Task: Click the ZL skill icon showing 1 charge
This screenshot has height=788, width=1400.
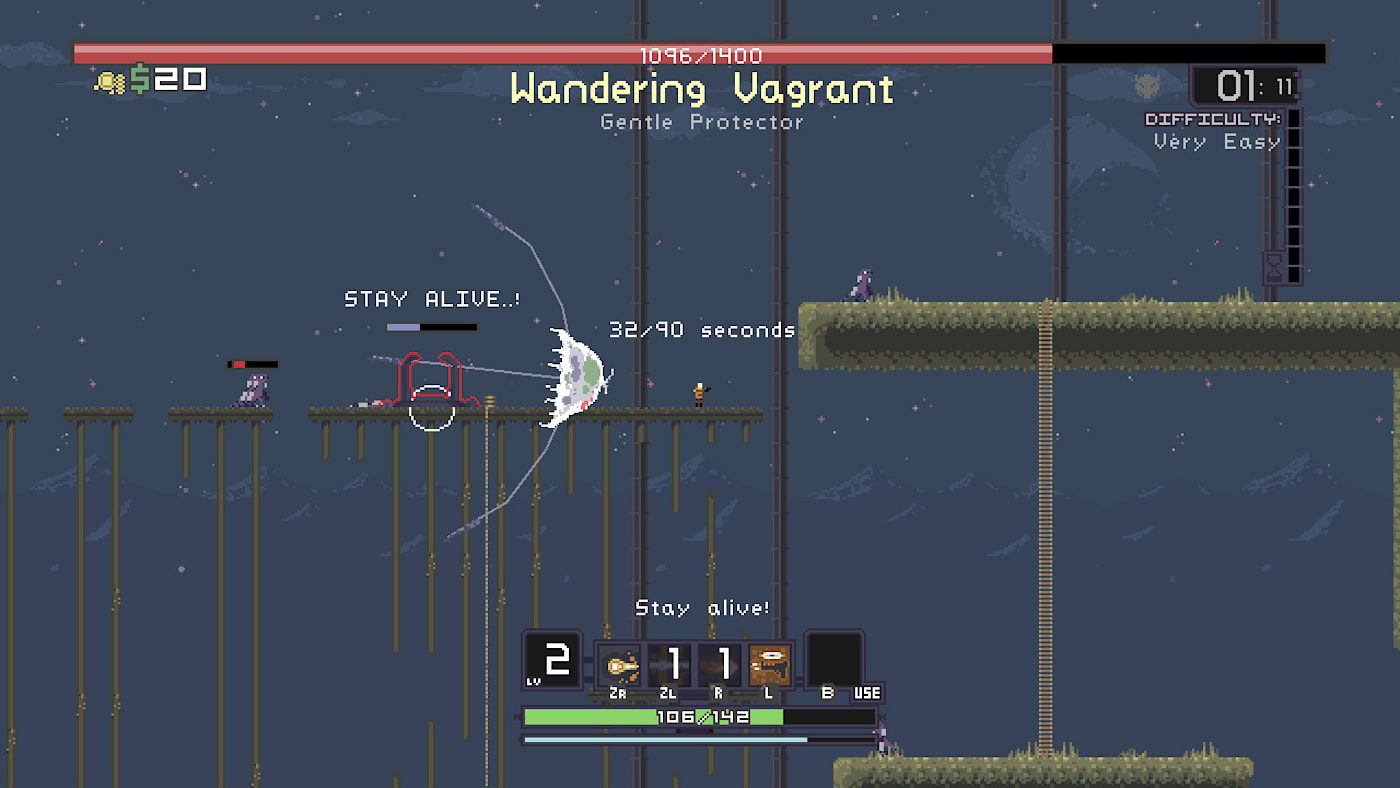Action: pos(671,662)
